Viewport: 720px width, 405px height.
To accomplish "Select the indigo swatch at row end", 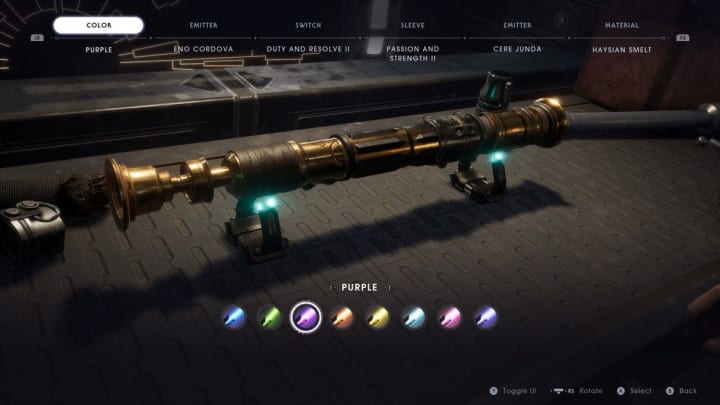I will (486, 318).
